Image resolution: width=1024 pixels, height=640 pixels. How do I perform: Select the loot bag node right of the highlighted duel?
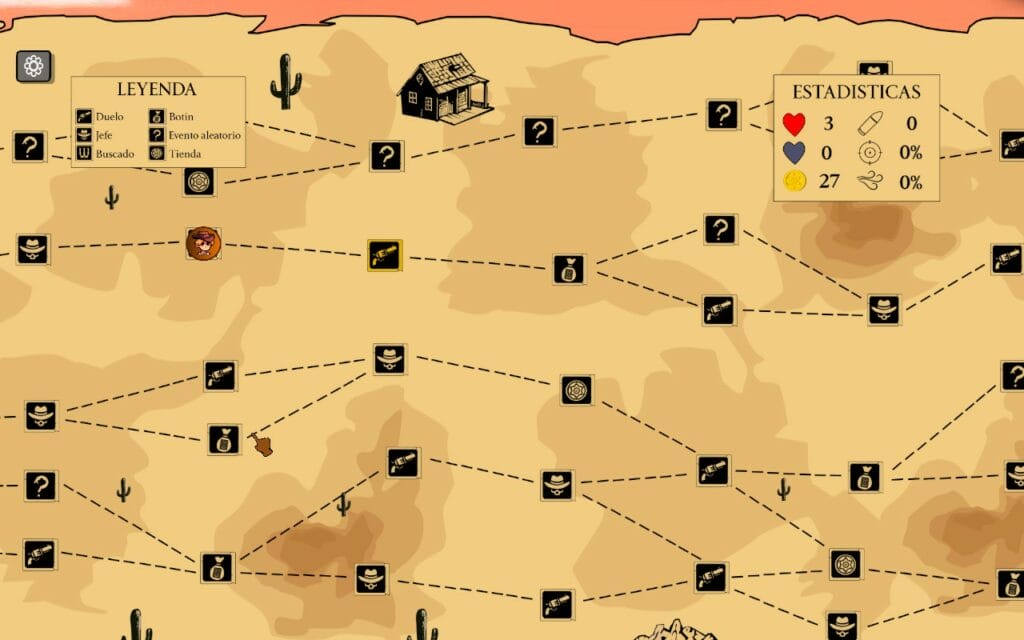568,268
